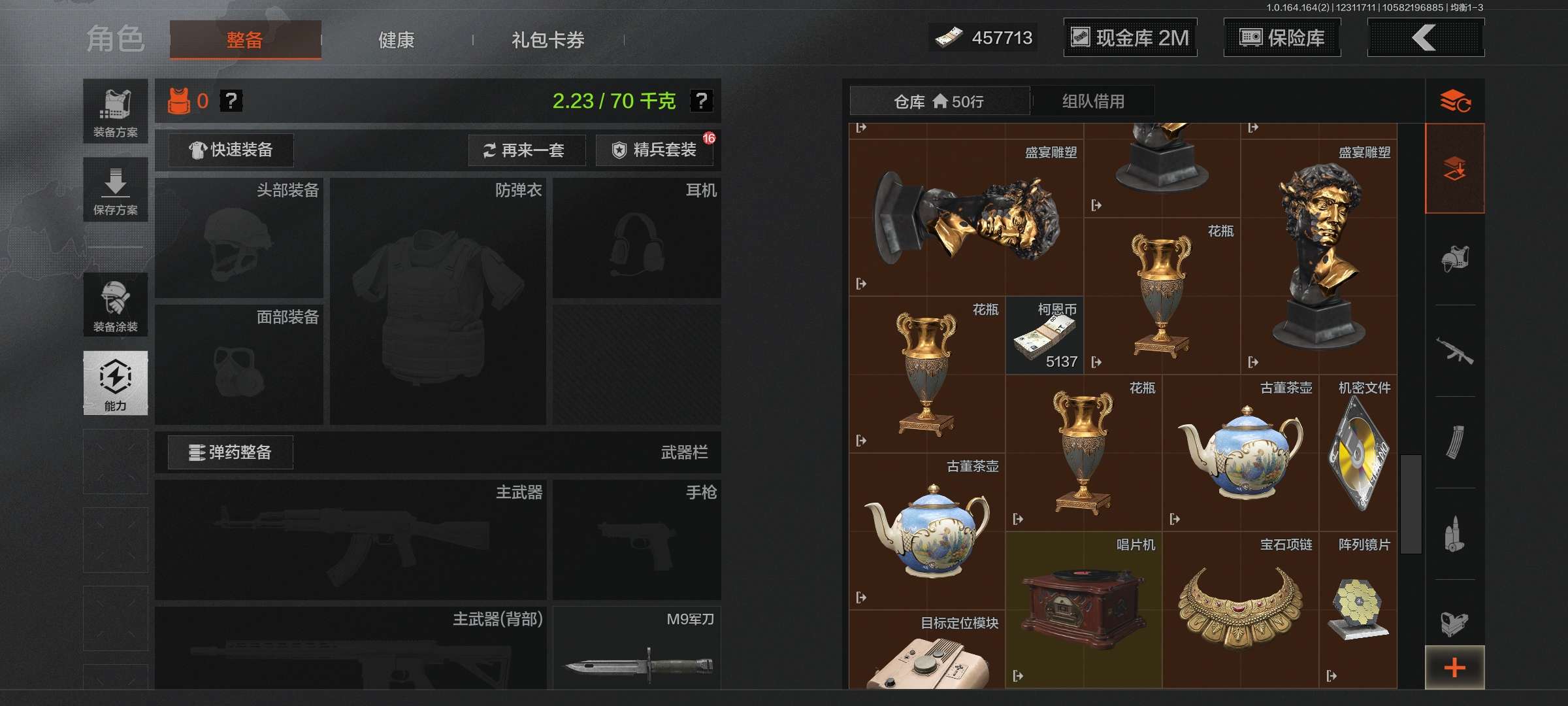Open the 保险库 safe vault
Viewport: 1568px width, 706px height.
click(x=1281, y=37)
